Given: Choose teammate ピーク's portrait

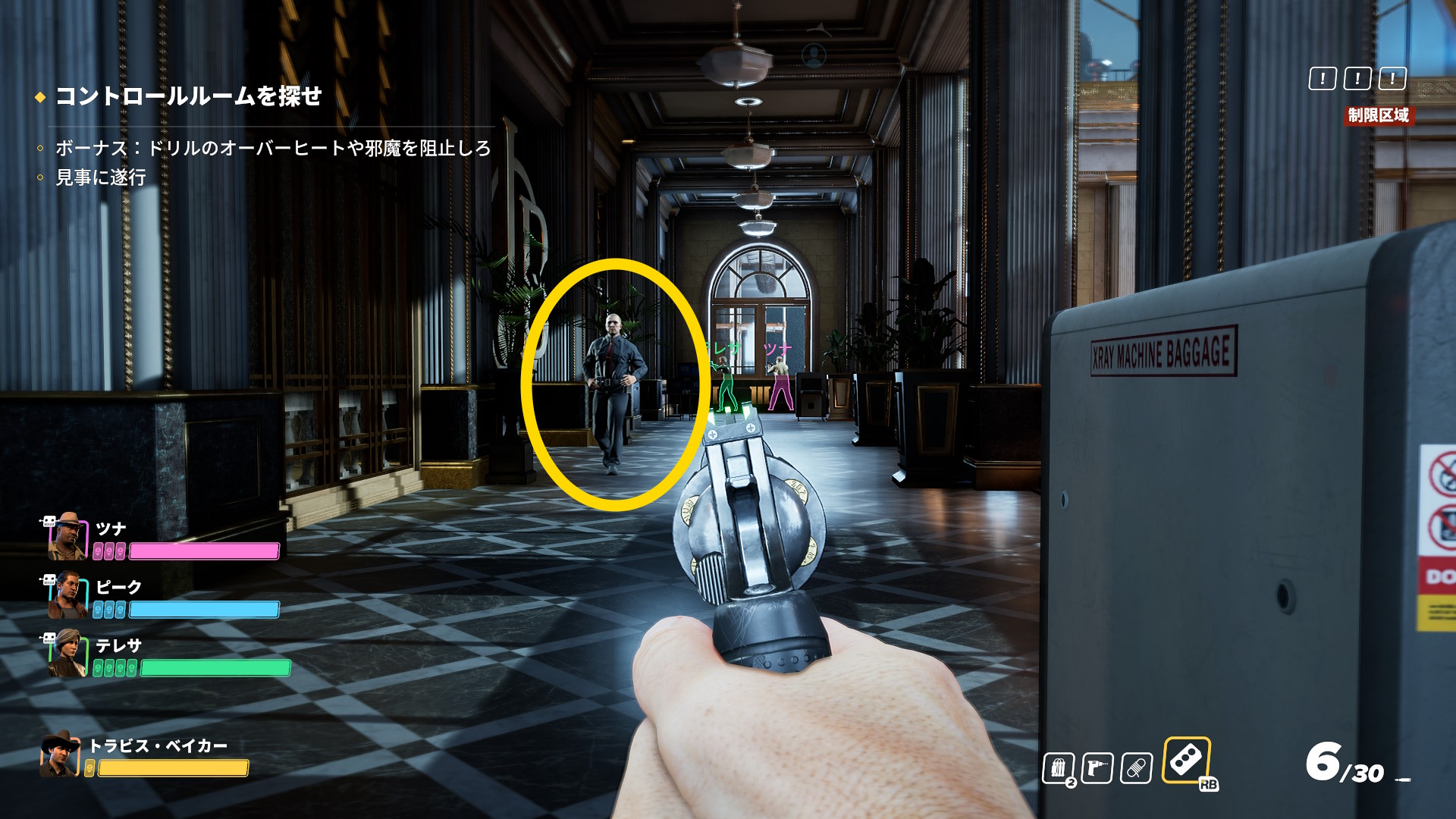Looking at the screenshot, I should coord(67,595).
